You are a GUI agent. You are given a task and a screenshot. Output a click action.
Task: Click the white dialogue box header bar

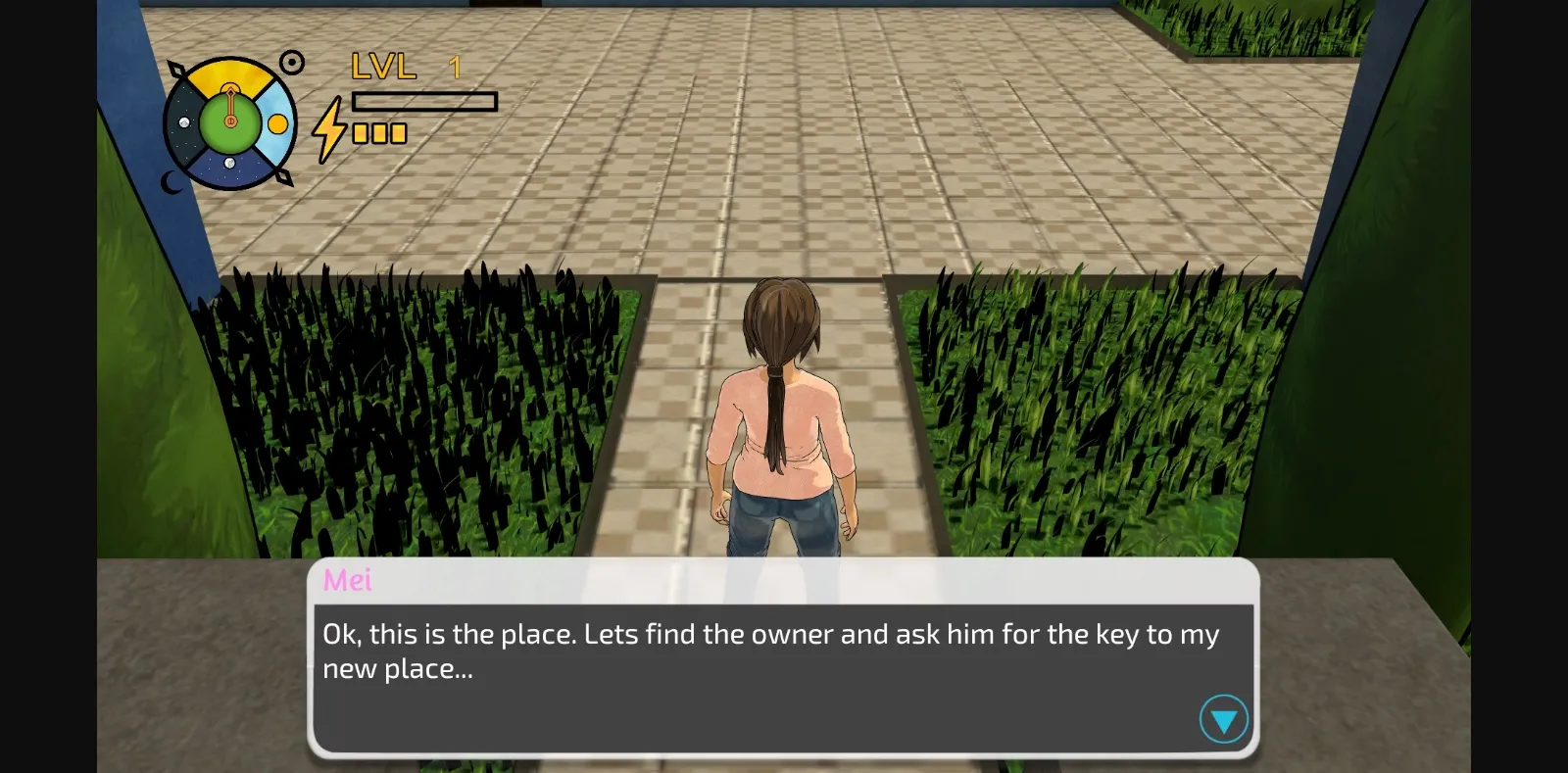[686, 578]
